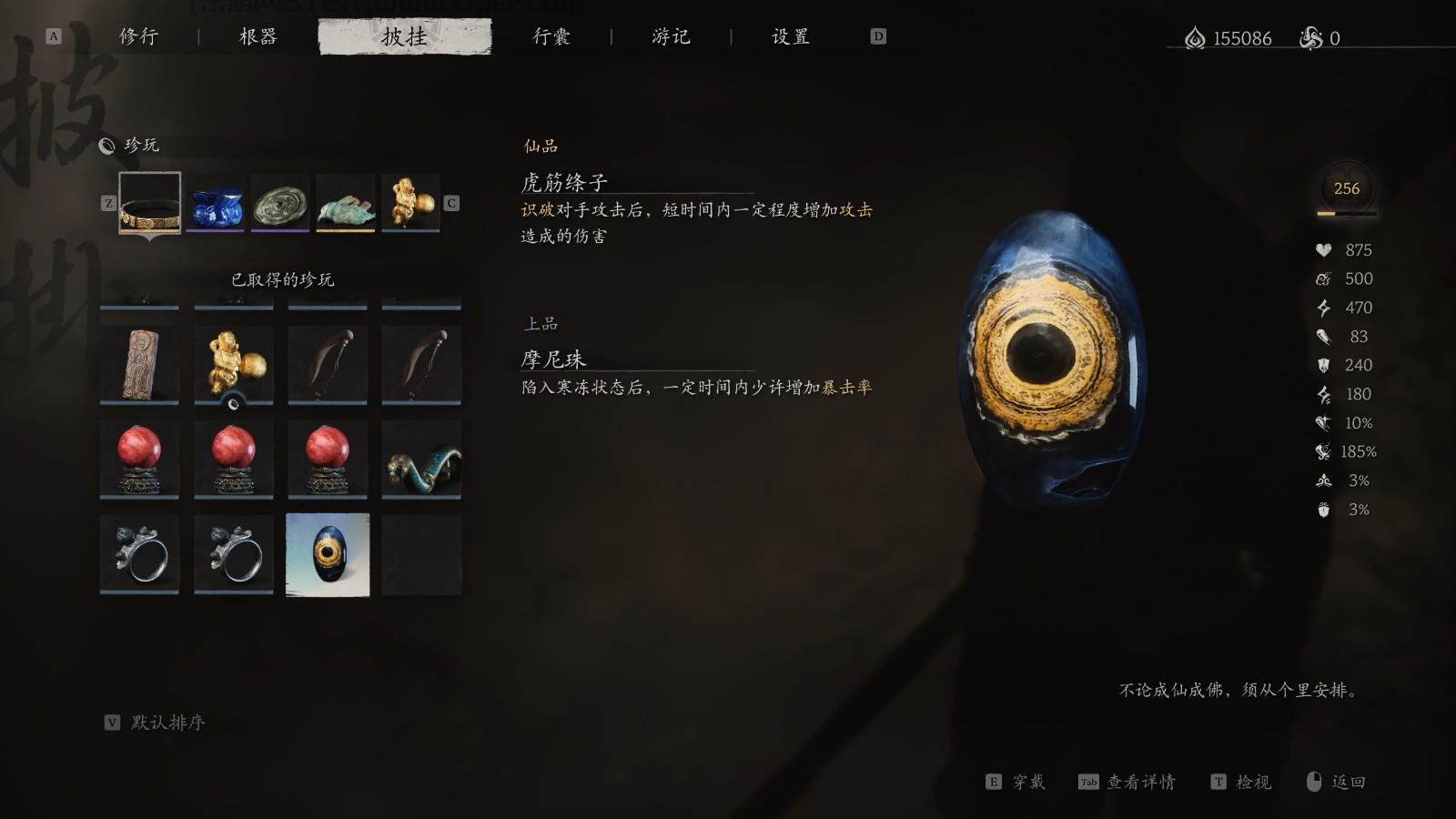This screenshot has height=819, width=1456.
Task: Click the crit rate icon next to 10%
Action: tap(1324, 422)
